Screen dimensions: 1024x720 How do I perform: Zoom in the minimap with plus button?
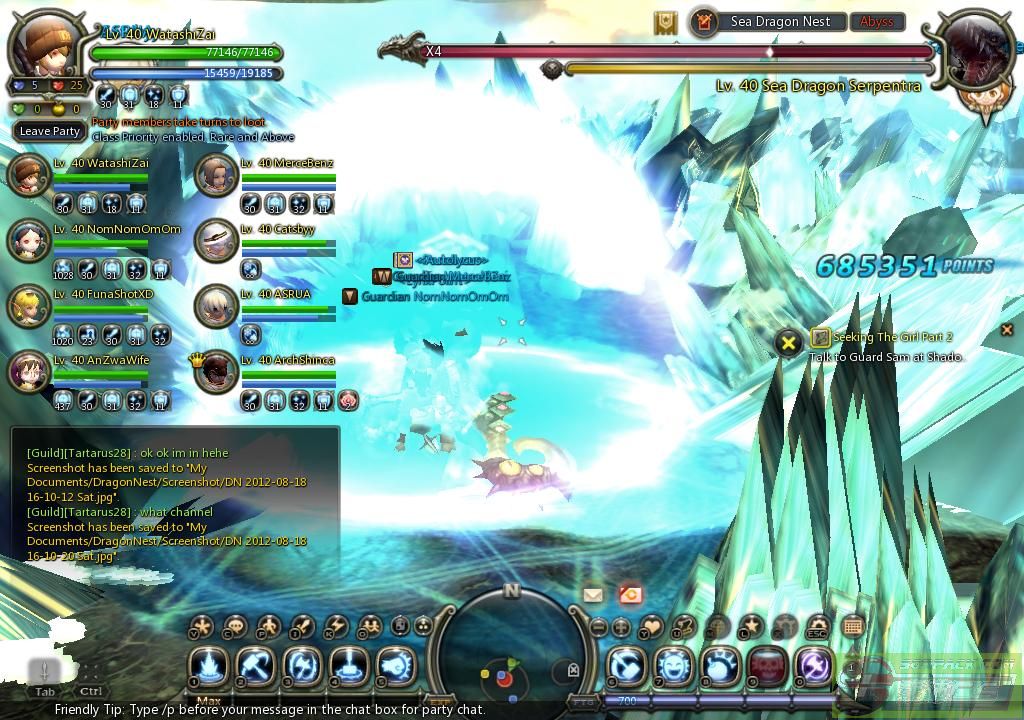(621, 628)
